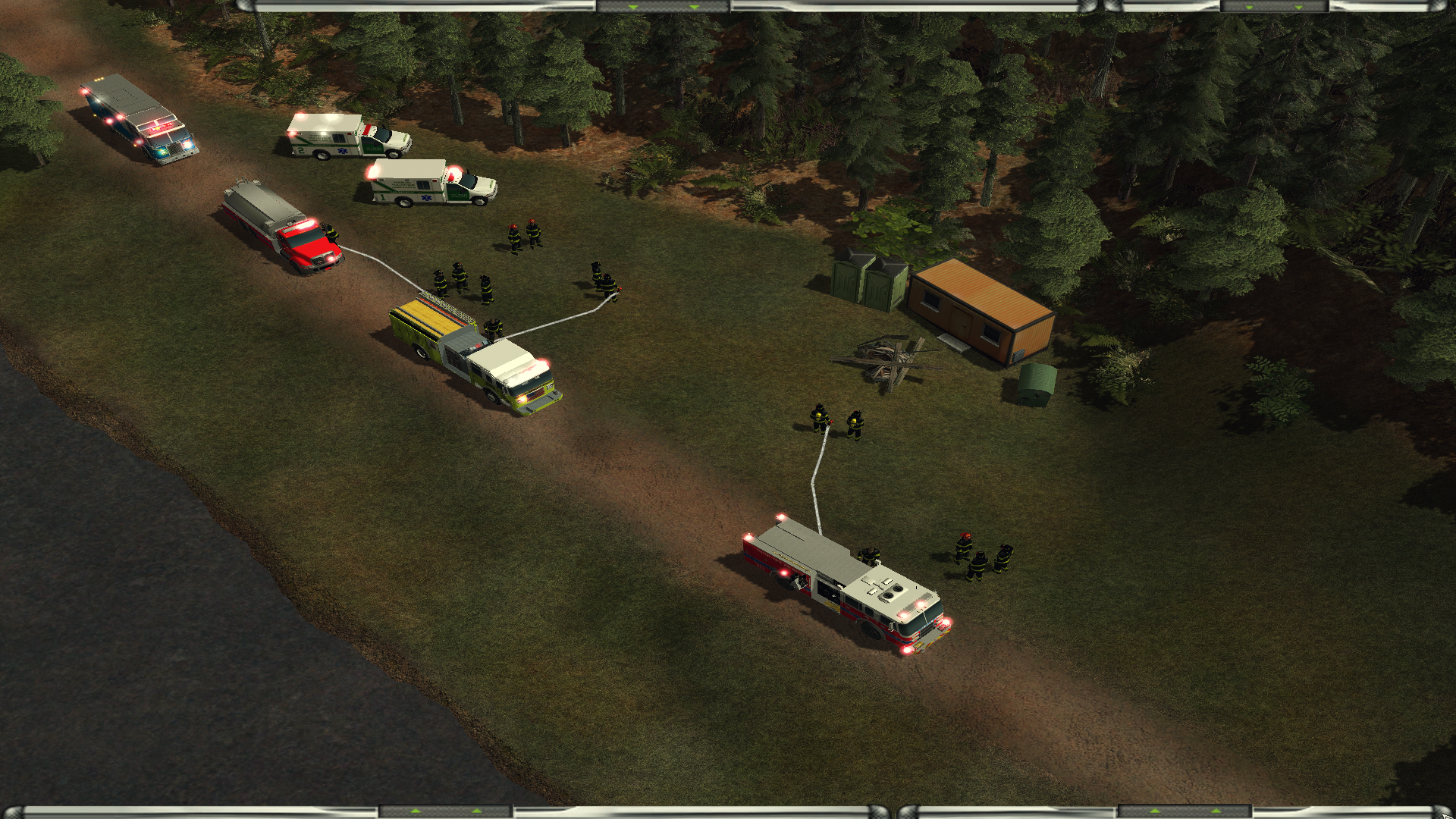
Task: Expand the larger top bar's down-arrow handle
Action: point(664,6)
